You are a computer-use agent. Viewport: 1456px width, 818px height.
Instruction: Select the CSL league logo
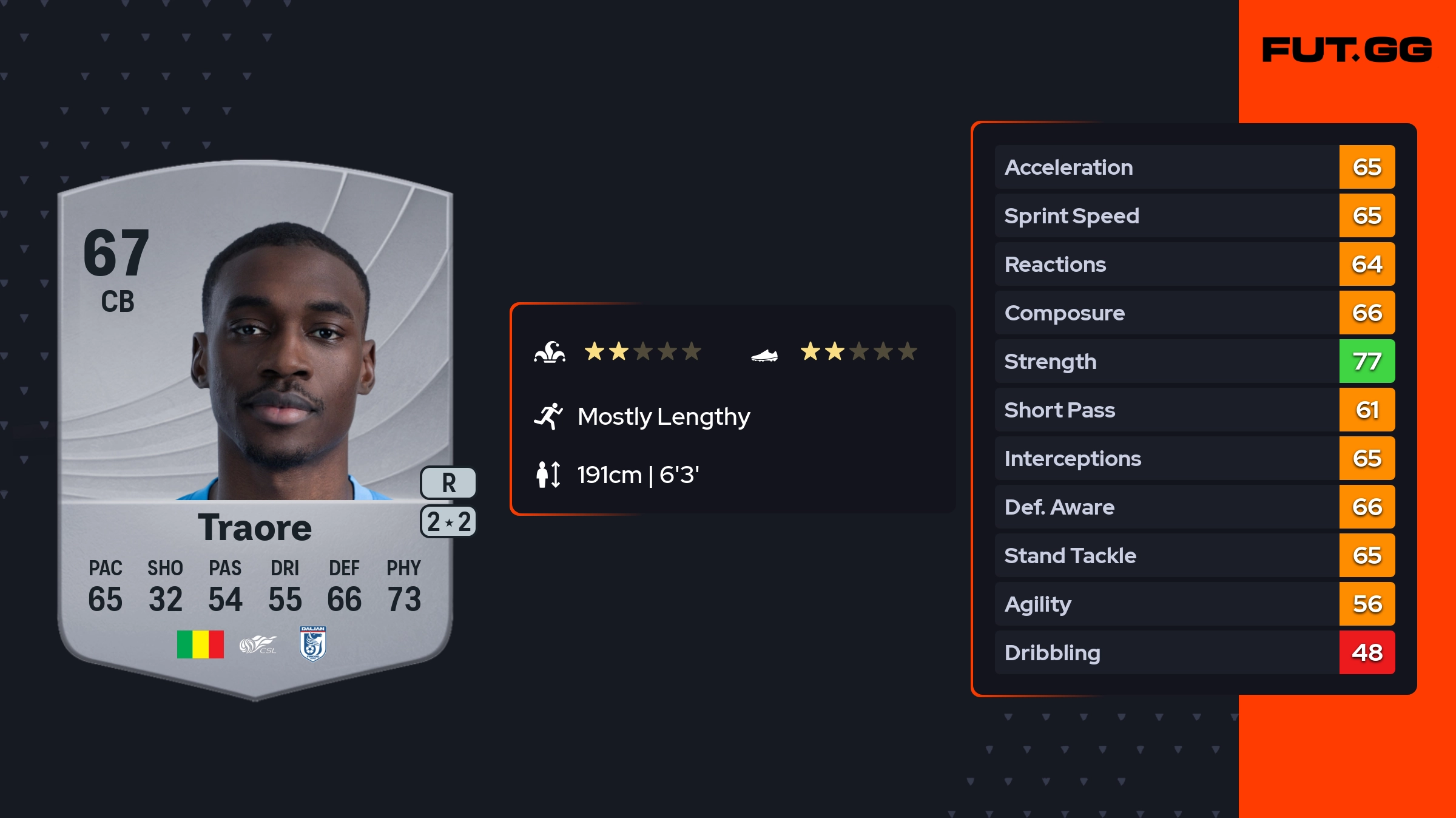coord(258,644)
